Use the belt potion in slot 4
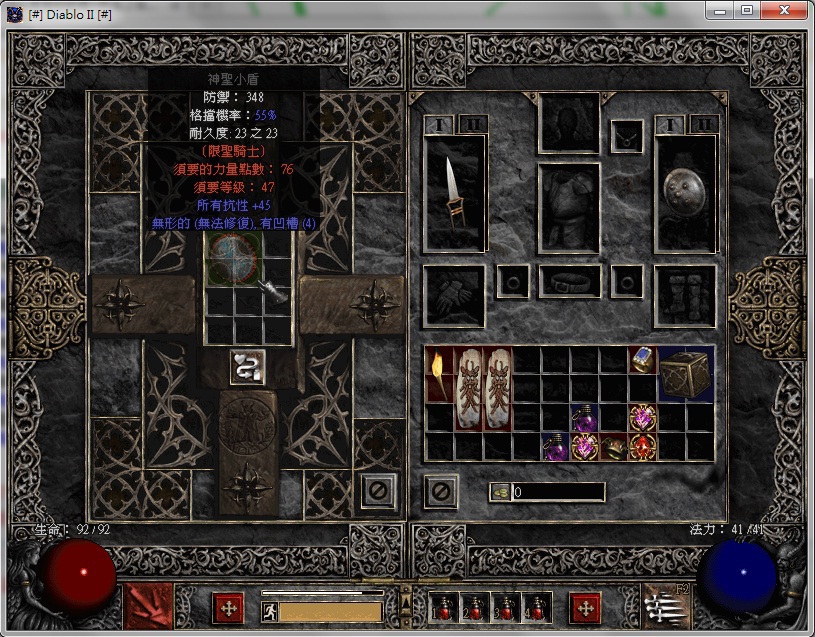The width and height of the screenshot is (815, 637). coord(537,607)
